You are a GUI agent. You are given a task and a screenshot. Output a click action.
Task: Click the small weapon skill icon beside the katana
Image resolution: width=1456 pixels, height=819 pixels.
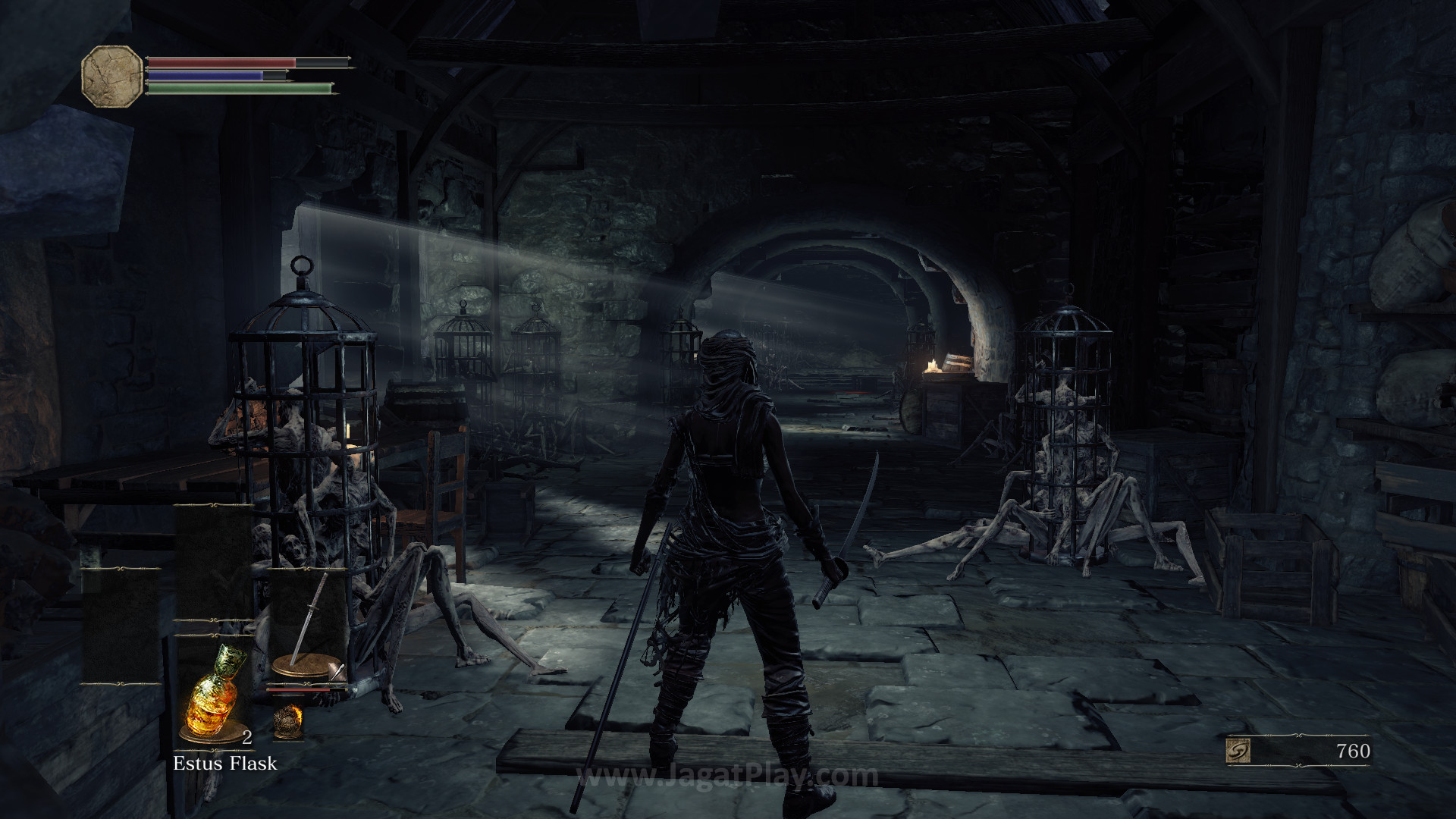337,672
